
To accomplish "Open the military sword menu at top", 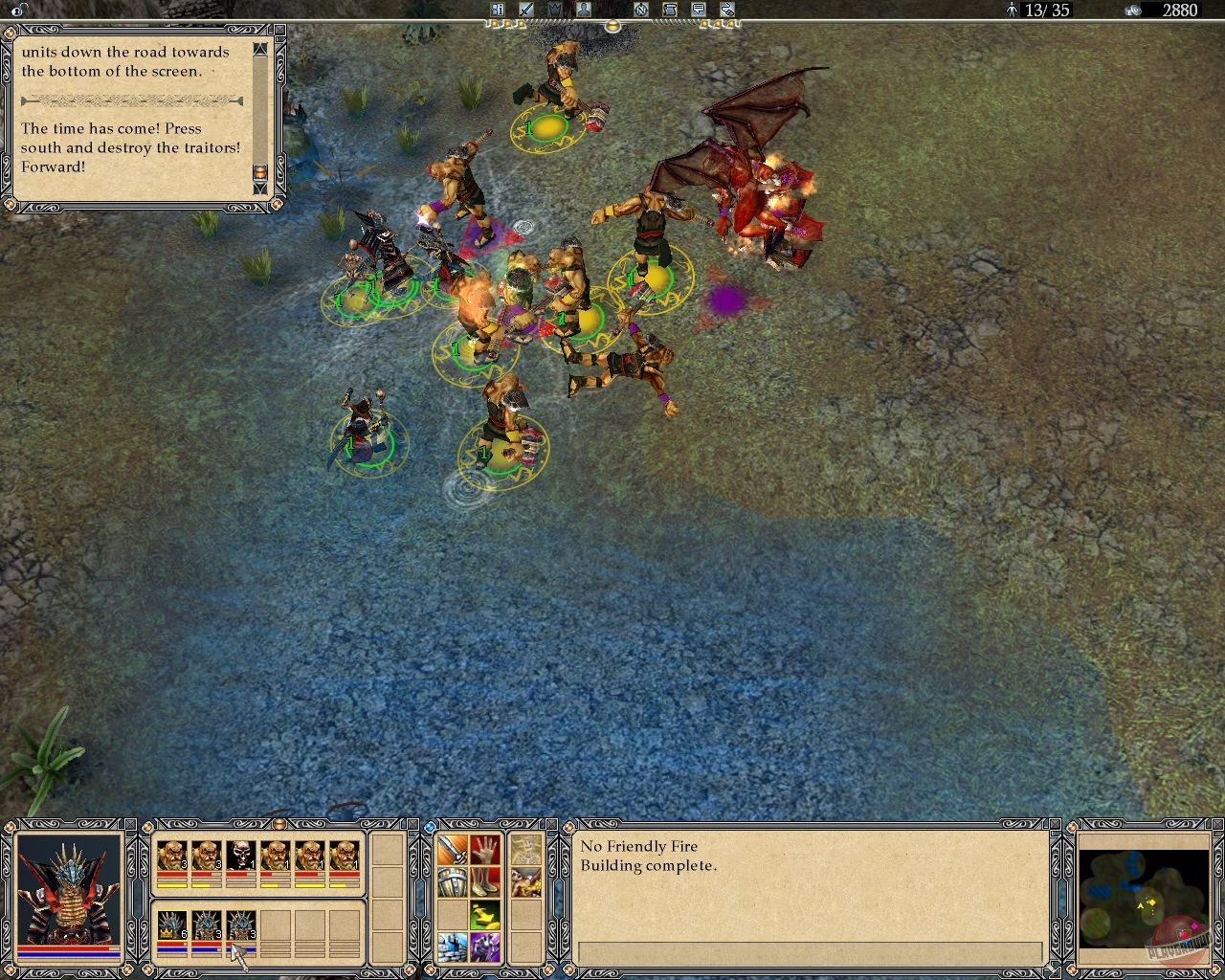I will click(x=525, y=10).
